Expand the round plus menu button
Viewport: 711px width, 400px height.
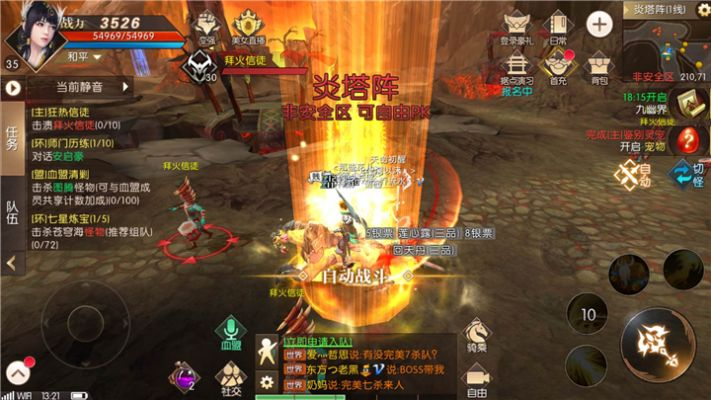pos(599,24)
